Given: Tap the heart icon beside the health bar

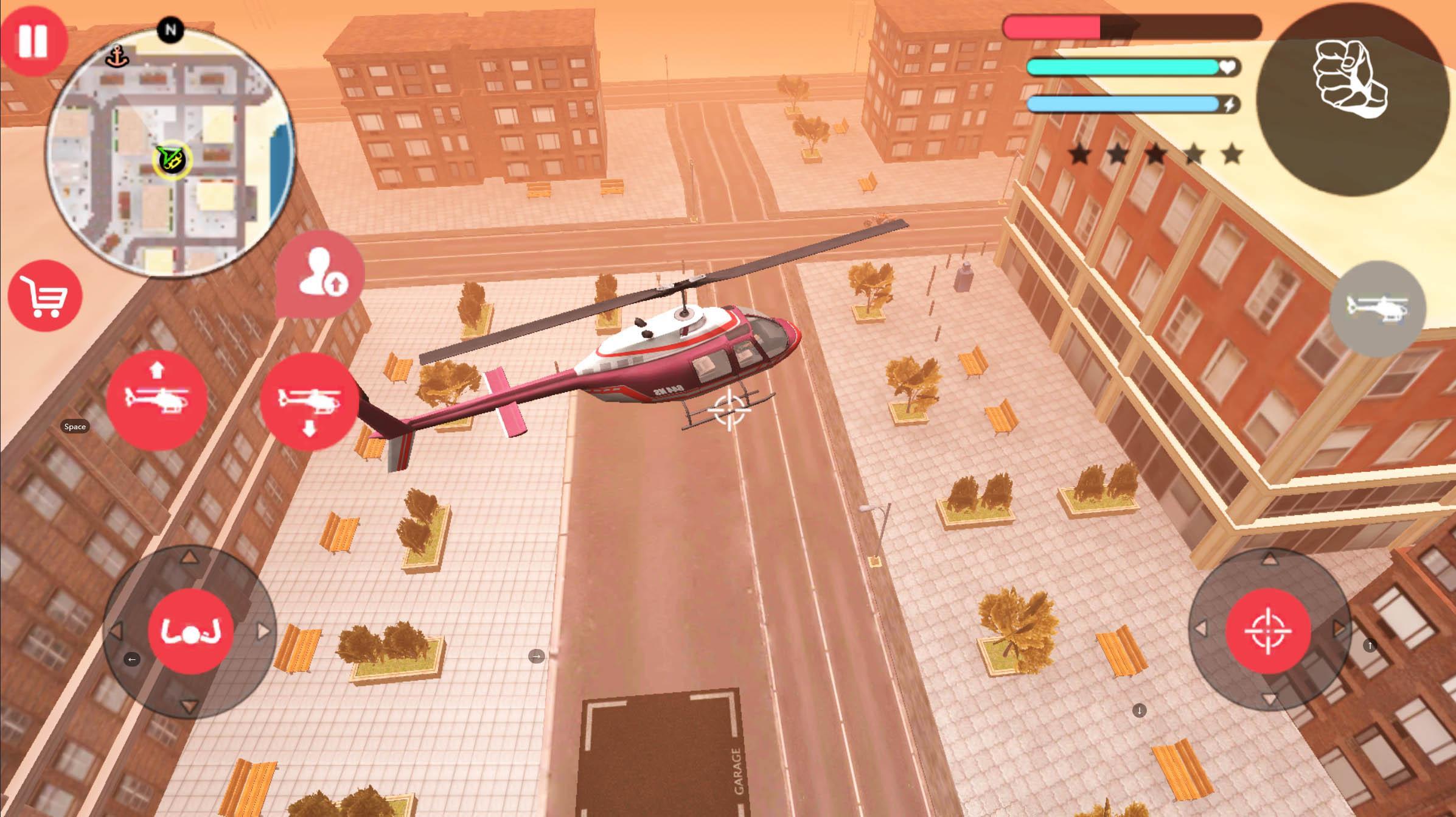Looking at the screenshot, I should 1227,68.
